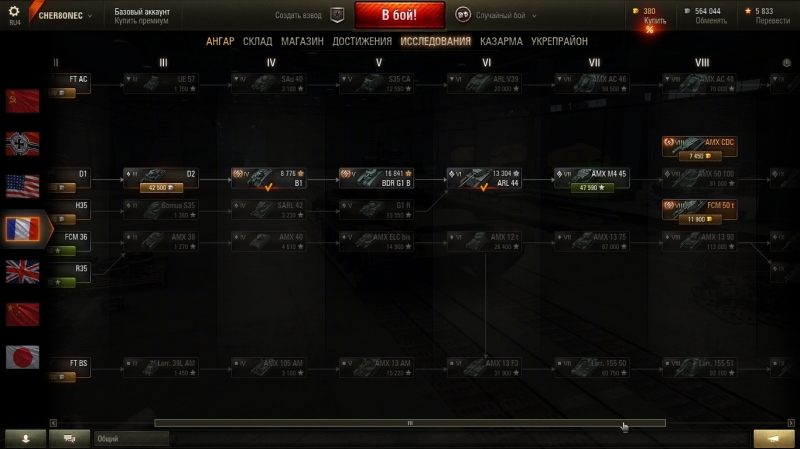This screenshot has width=800, height=449.
Task: Choose the USA flag nation tree
Action: pos(22,185)
